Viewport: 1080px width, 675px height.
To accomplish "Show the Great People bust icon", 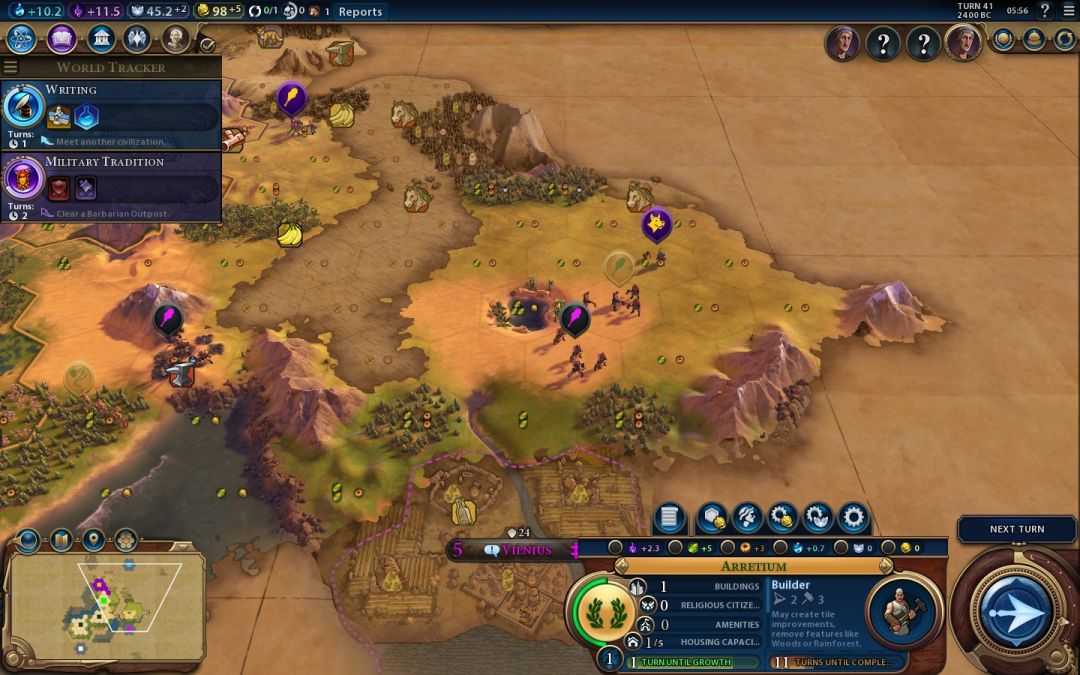I will click(x=176, y=39).
